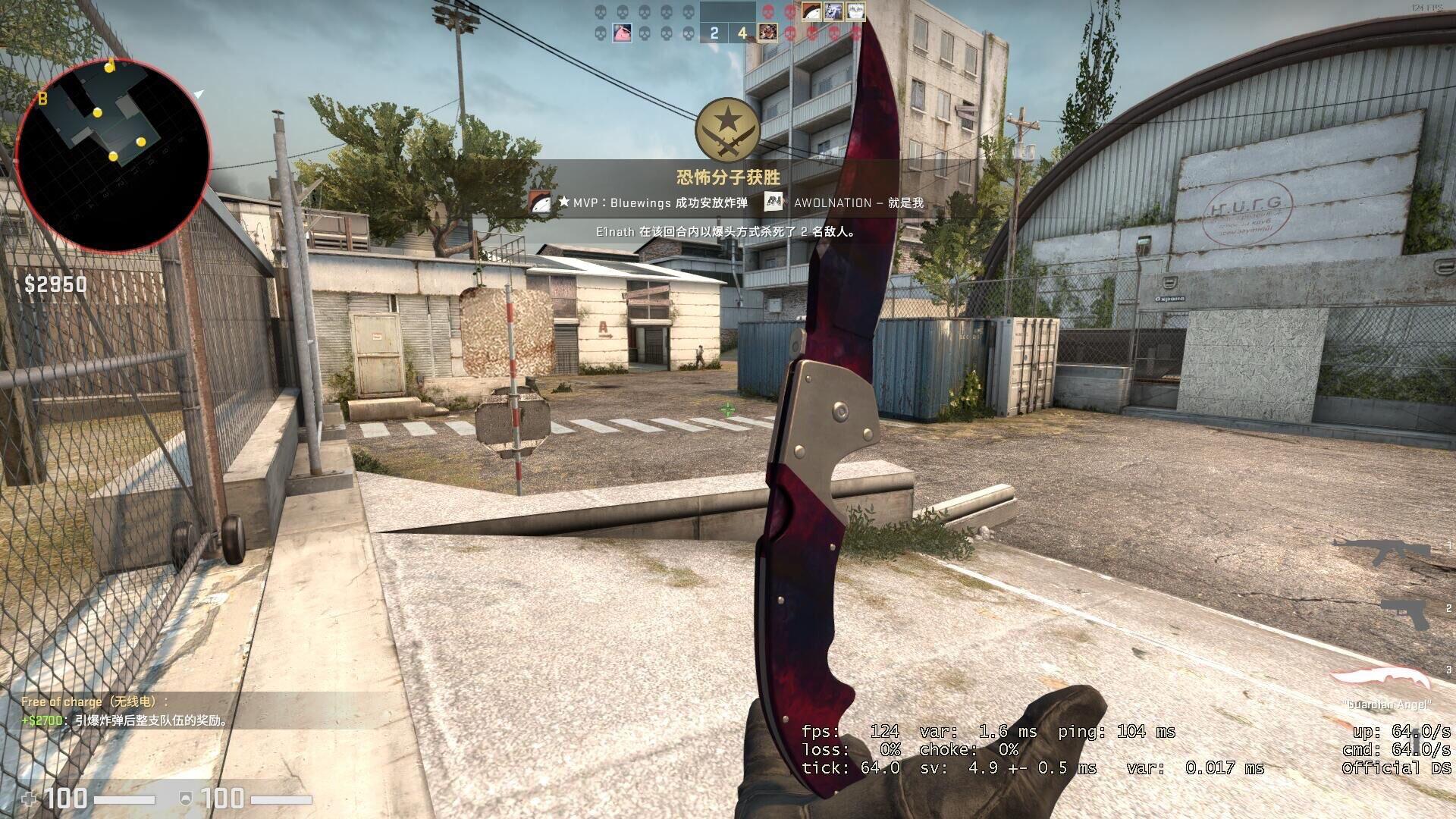Click the health cross icon bottom left

point(30,798)
